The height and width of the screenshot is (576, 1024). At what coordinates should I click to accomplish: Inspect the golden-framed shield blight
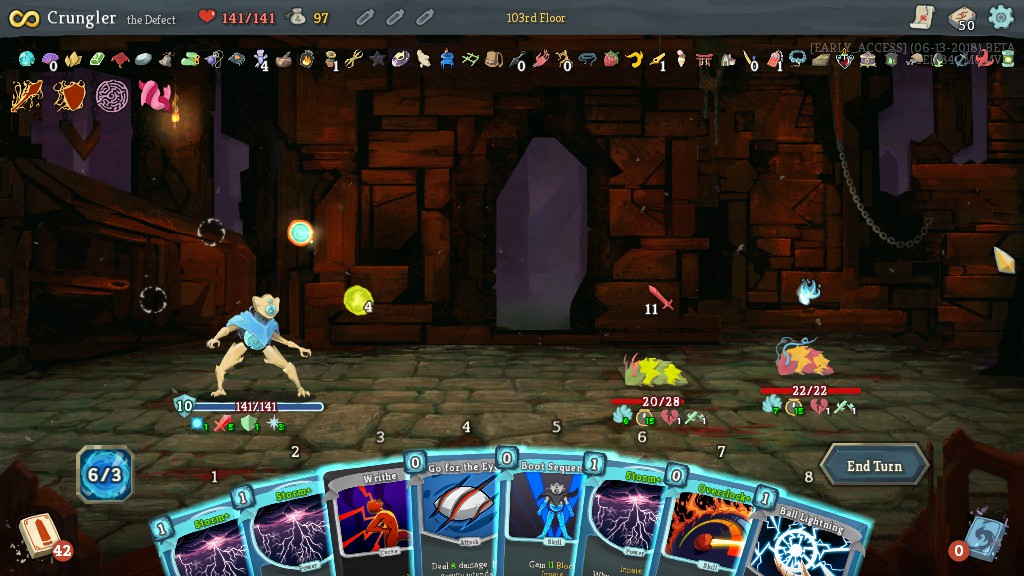click(x=69, y=96)
